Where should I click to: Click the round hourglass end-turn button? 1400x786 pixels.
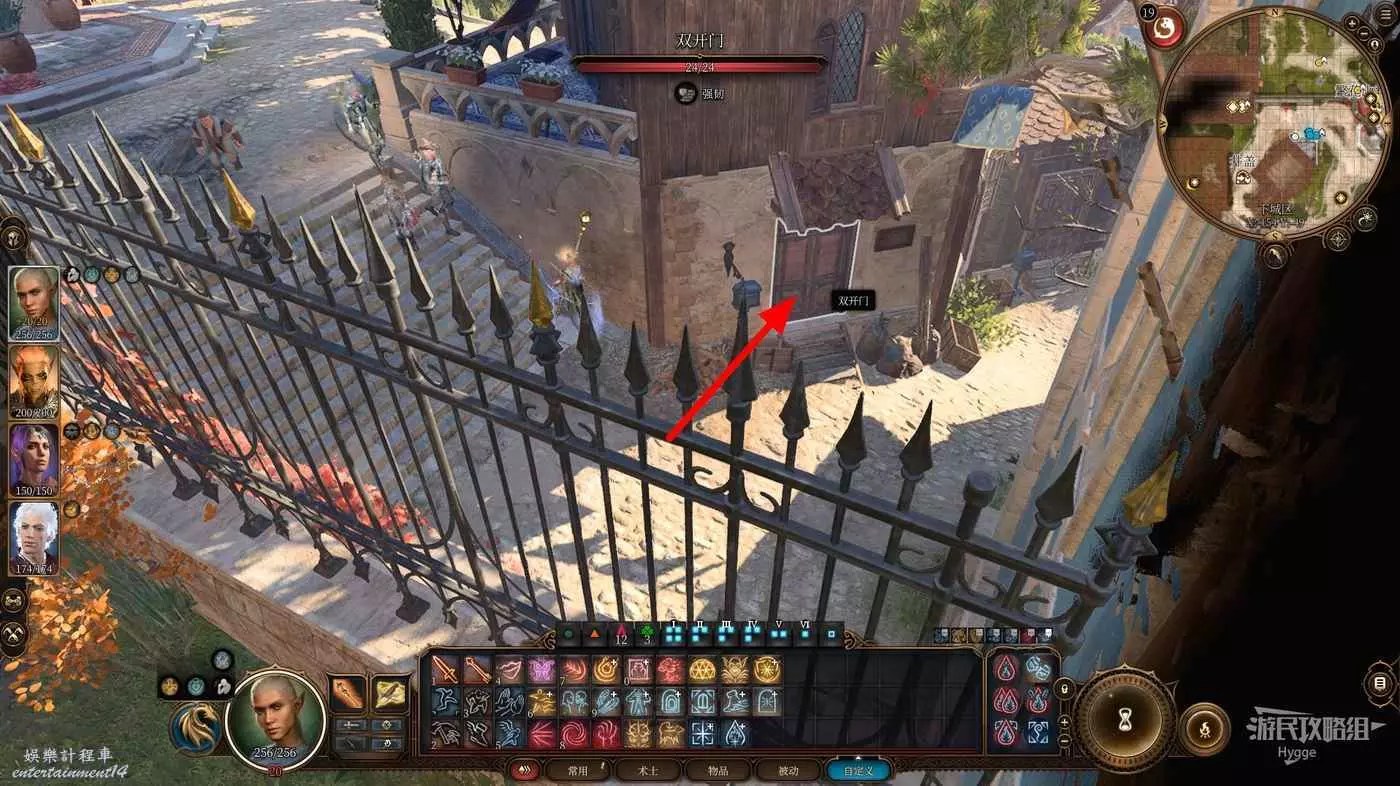pyautogui.click(x=1125, y=718)
